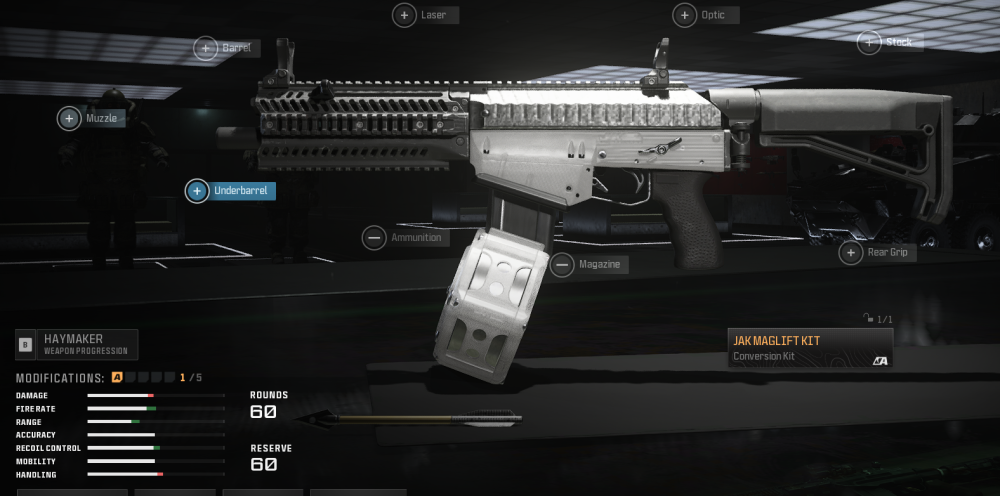Viewport: 1000px width, 496px height.
Task: Select the highlighted Underbarrel slot
Action: [x=198, y=190]
